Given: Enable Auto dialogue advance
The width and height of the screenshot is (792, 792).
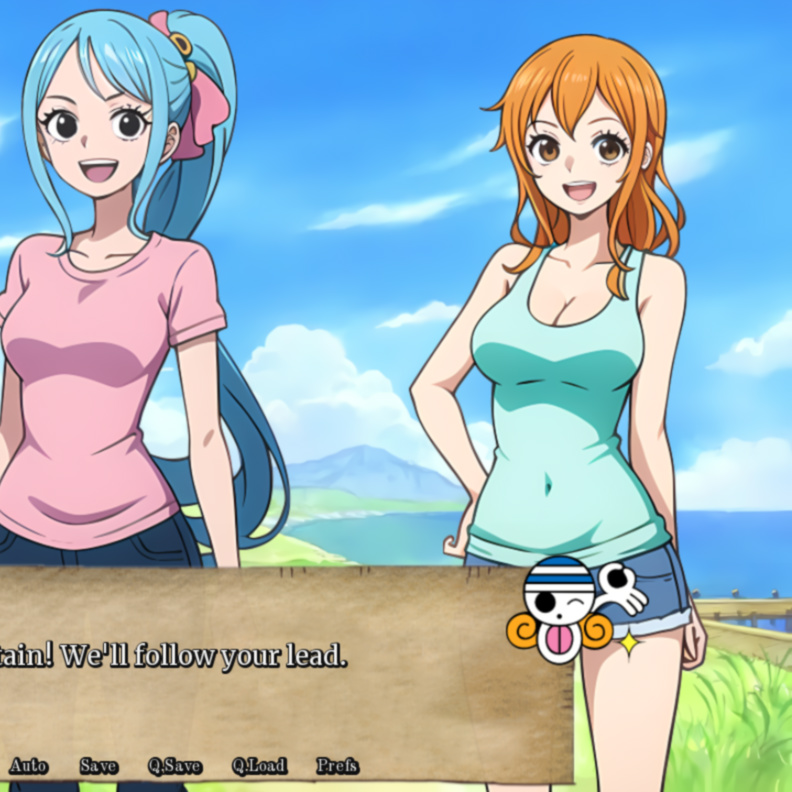Looking at the screenshot, I should 28,766.
